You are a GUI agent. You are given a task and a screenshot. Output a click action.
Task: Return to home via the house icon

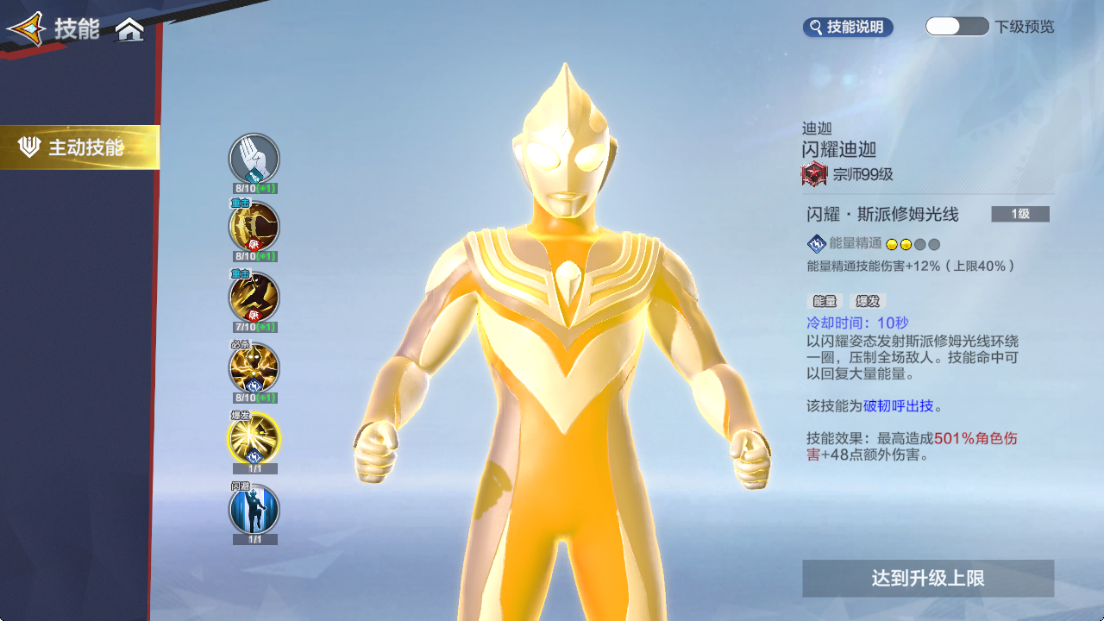point(129,30)
